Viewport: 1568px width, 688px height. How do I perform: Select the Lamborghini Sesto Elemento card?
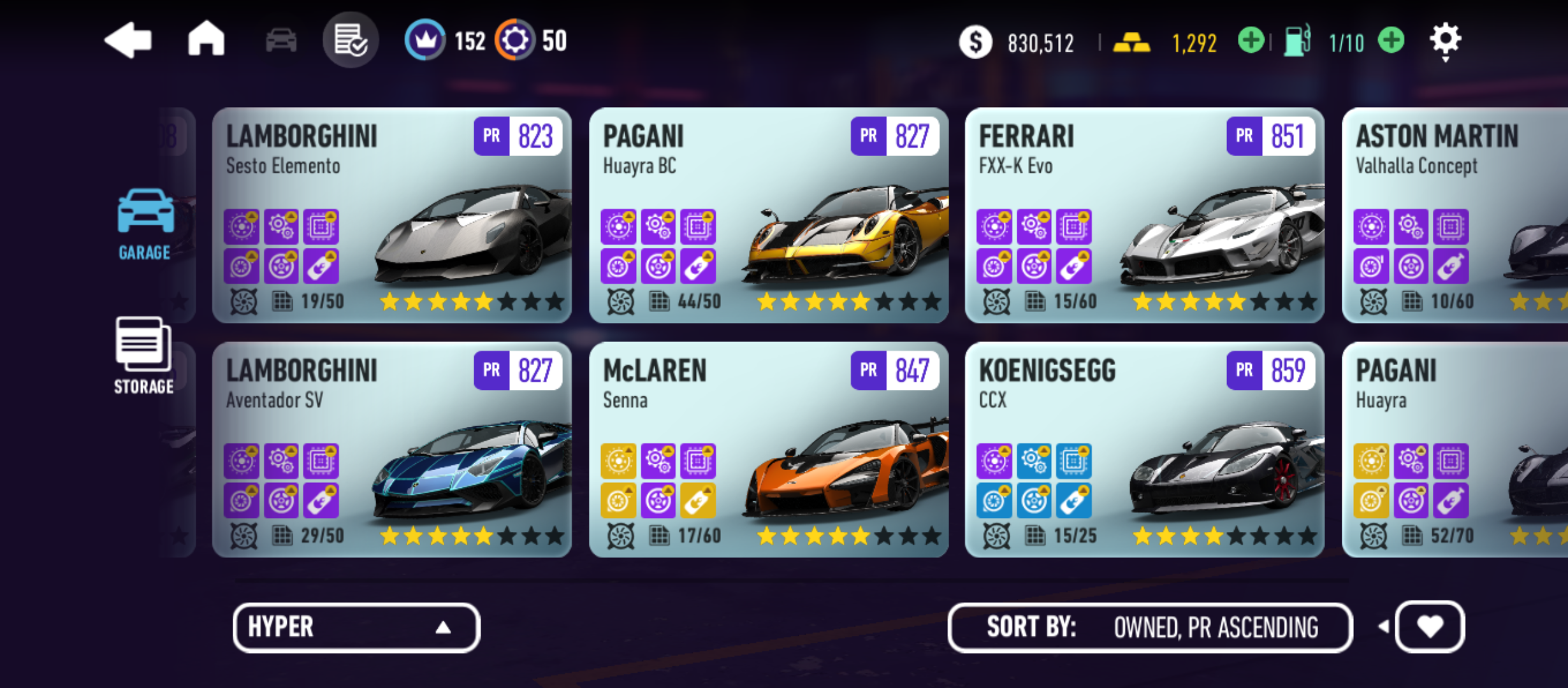(391, 215)
